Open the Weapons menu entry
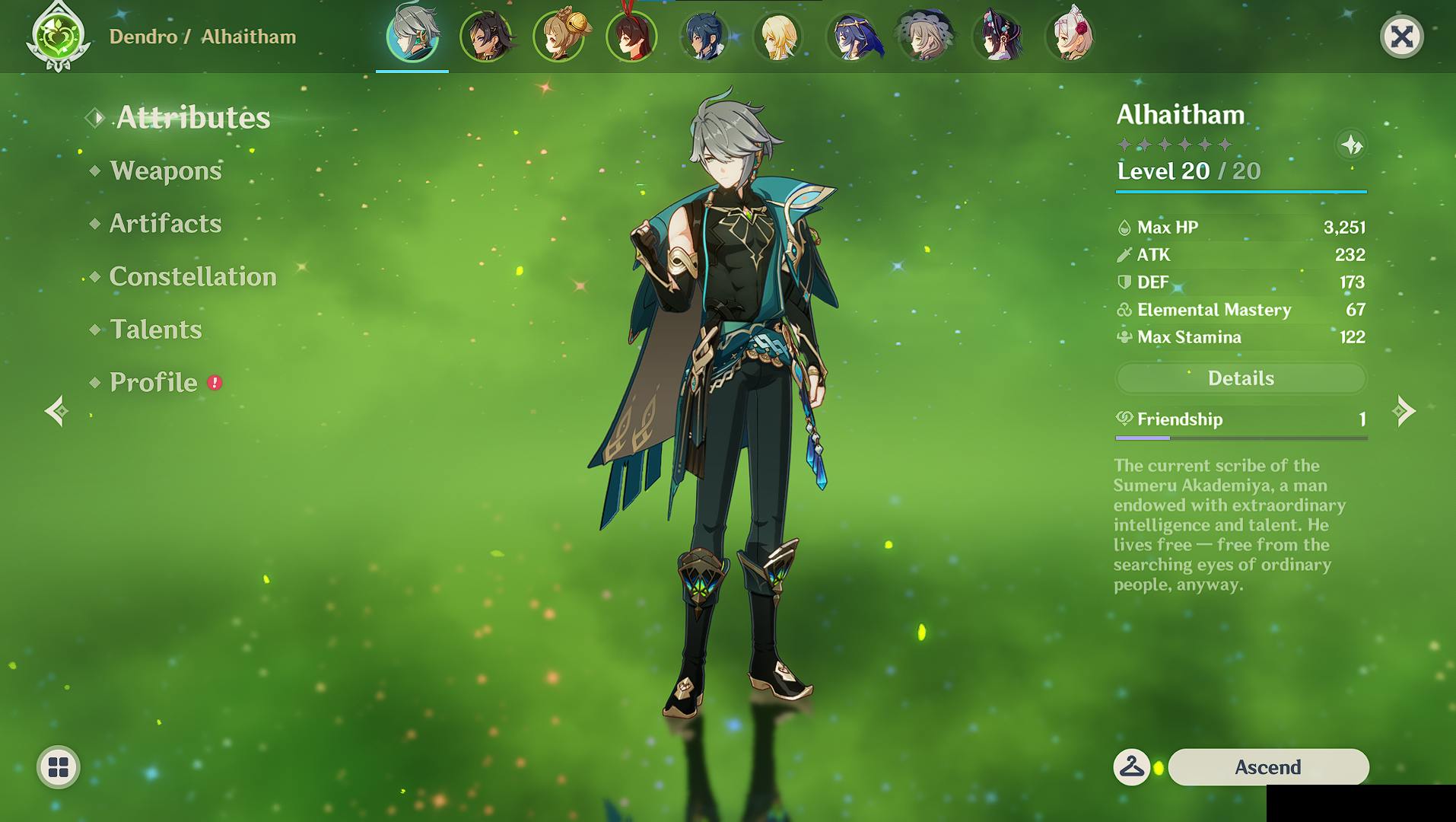Screen dimensions: 1456x822 165,170
